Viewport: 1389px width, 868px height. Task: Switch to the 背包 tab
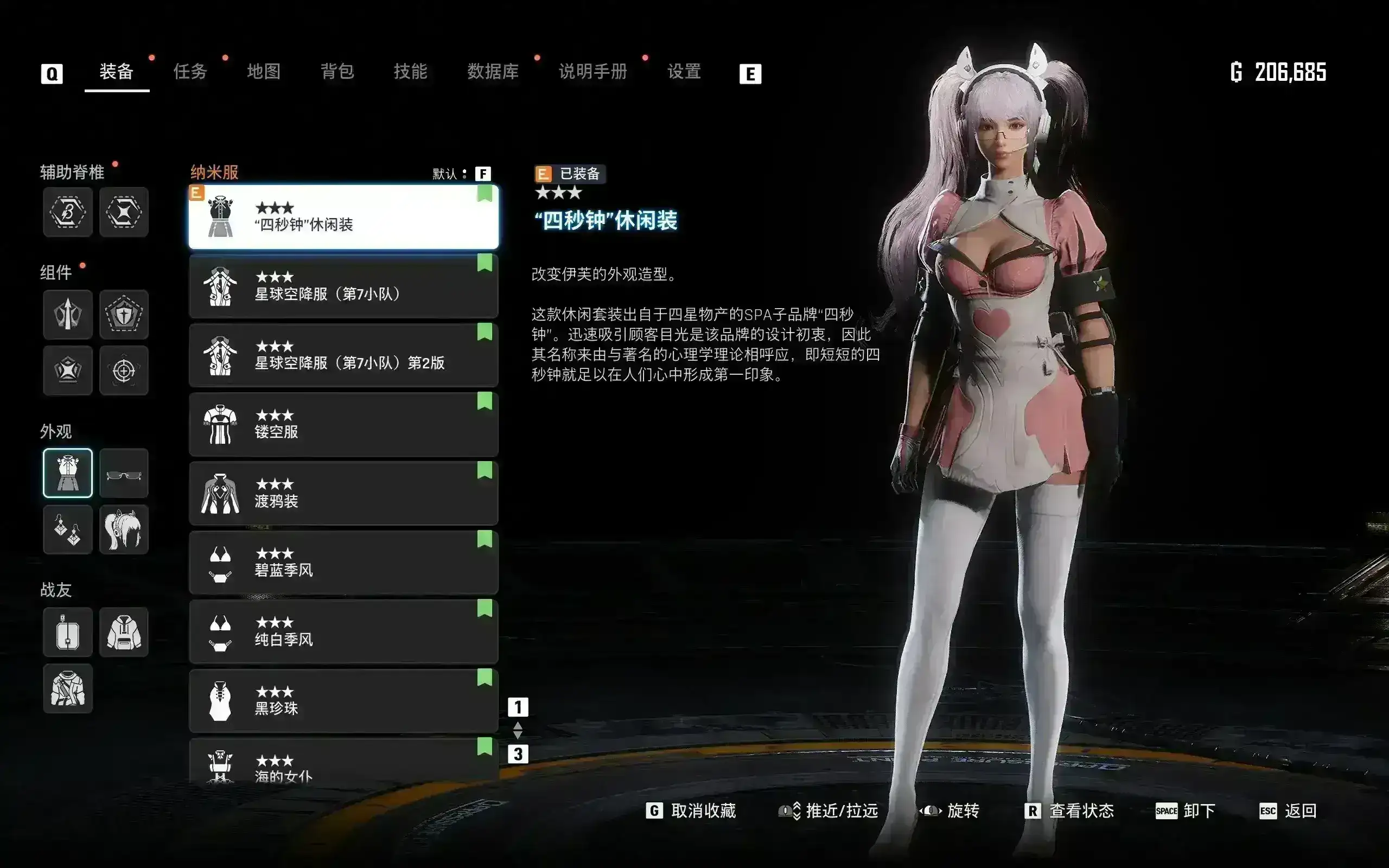[338, 71]
